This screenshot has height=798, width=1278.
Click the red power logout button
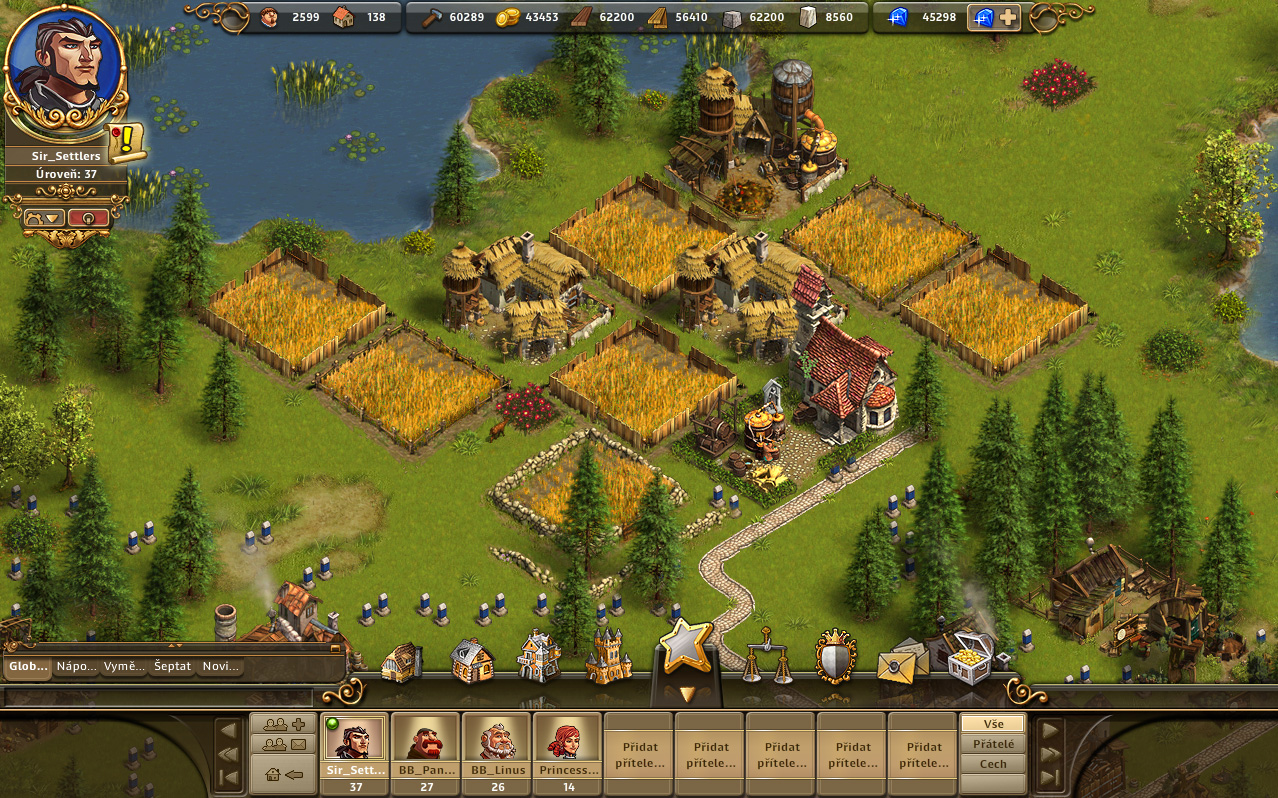89,218
